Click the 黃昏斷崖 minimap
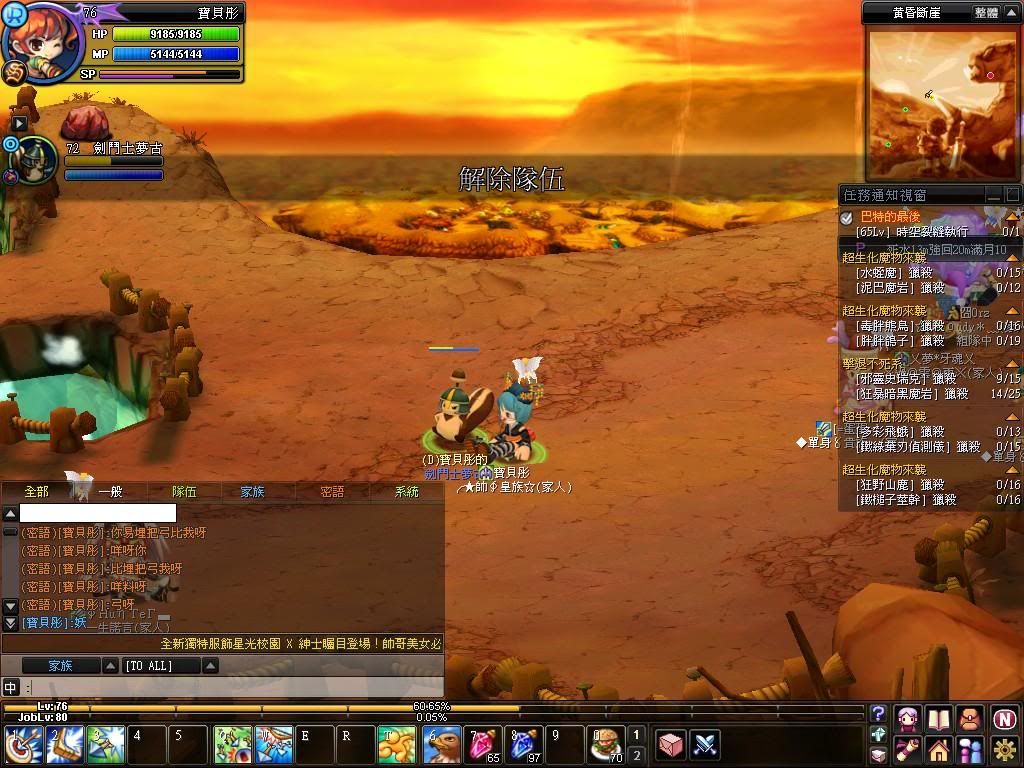 [x=941, y=103]
